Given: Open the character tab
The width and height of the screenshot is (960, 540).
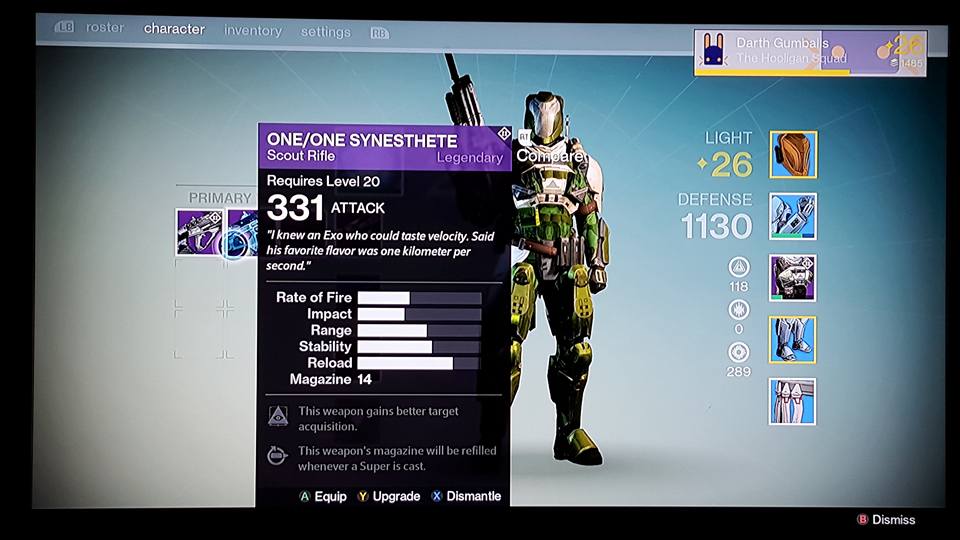Looking at the screenshot, I should (x=174, y=28).
